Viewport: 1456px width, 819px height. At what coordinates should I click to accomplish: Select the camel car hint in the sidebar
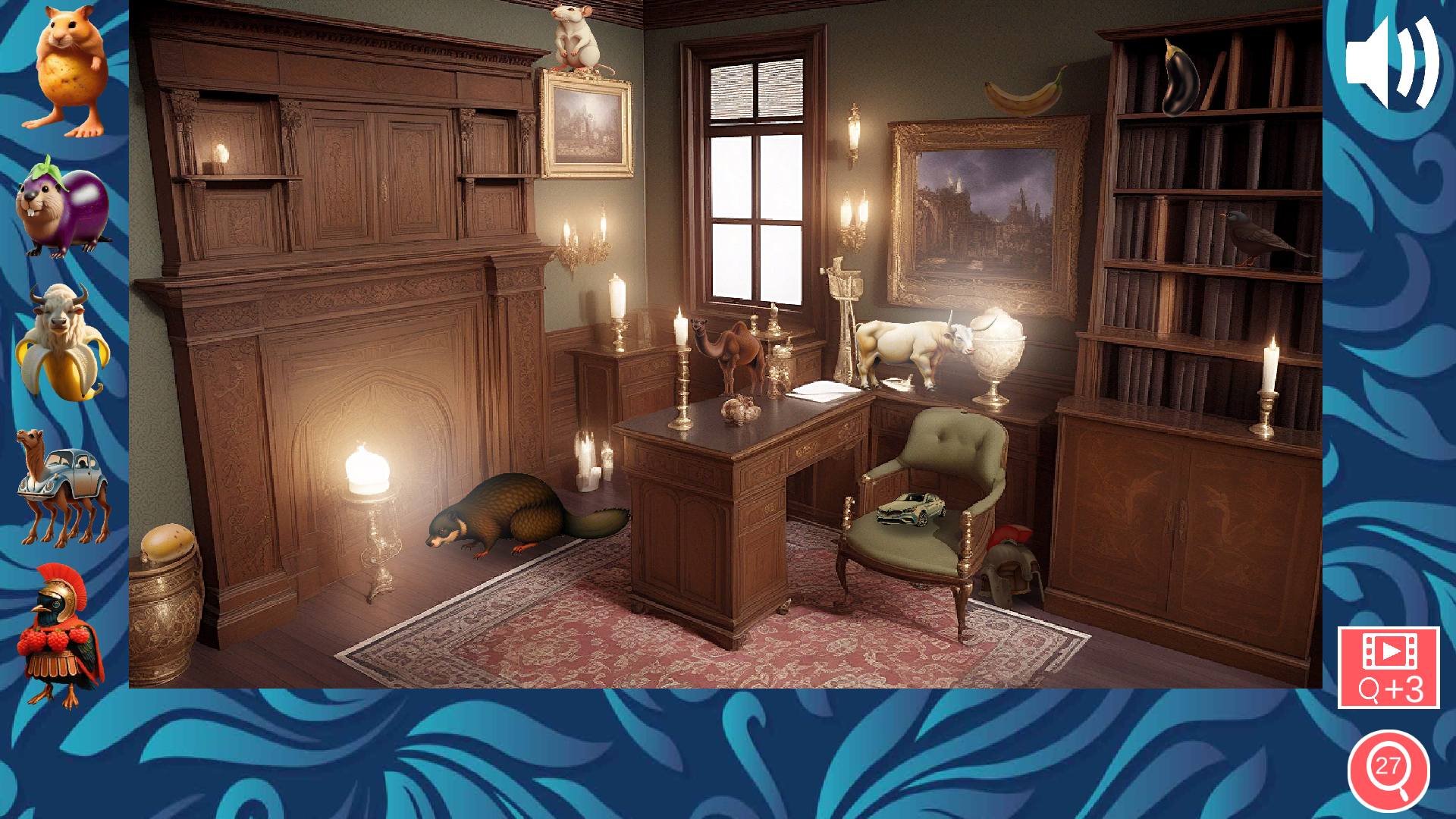point(64,489)
